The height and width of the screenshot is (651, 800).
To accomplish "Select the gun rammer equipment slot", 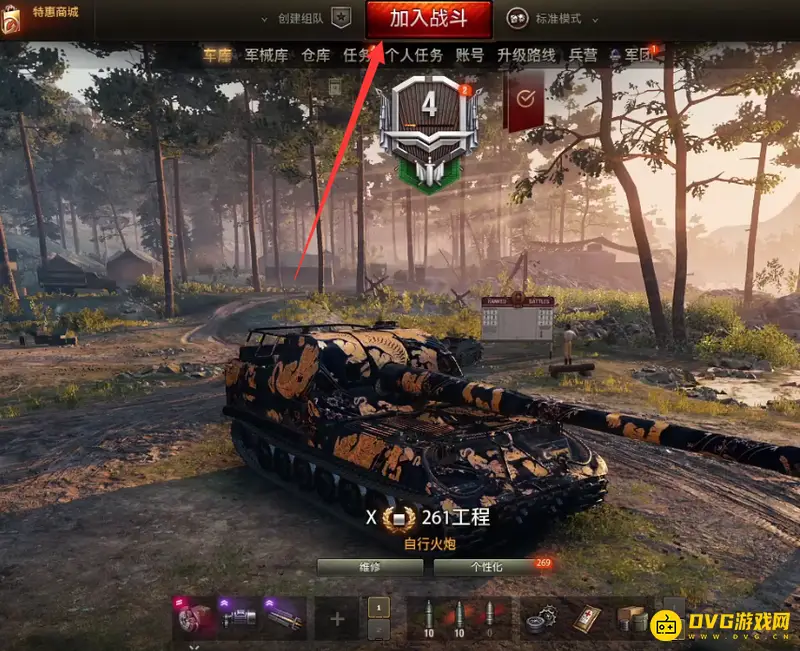I will pyautogui.click(x=285, y=618).
